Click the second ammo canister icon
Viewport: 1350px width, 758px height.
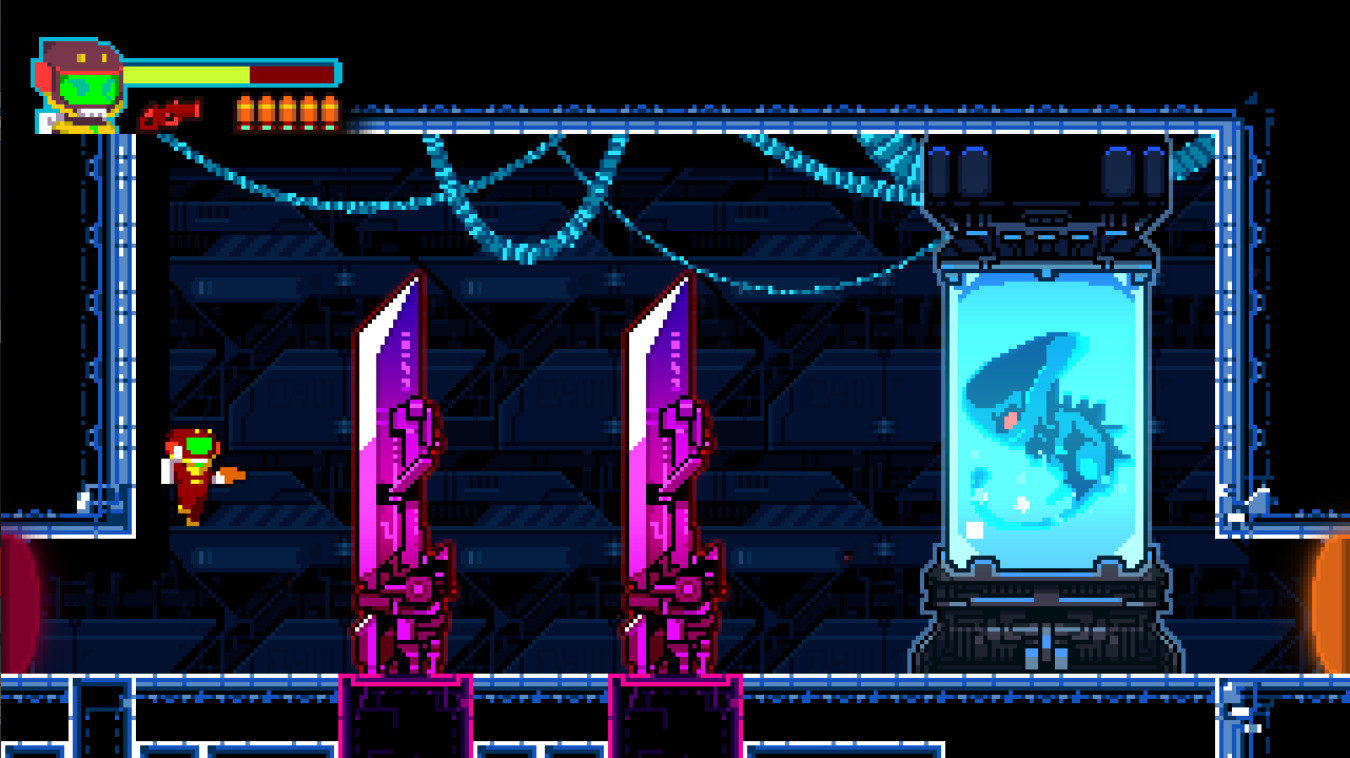point(266,113)
